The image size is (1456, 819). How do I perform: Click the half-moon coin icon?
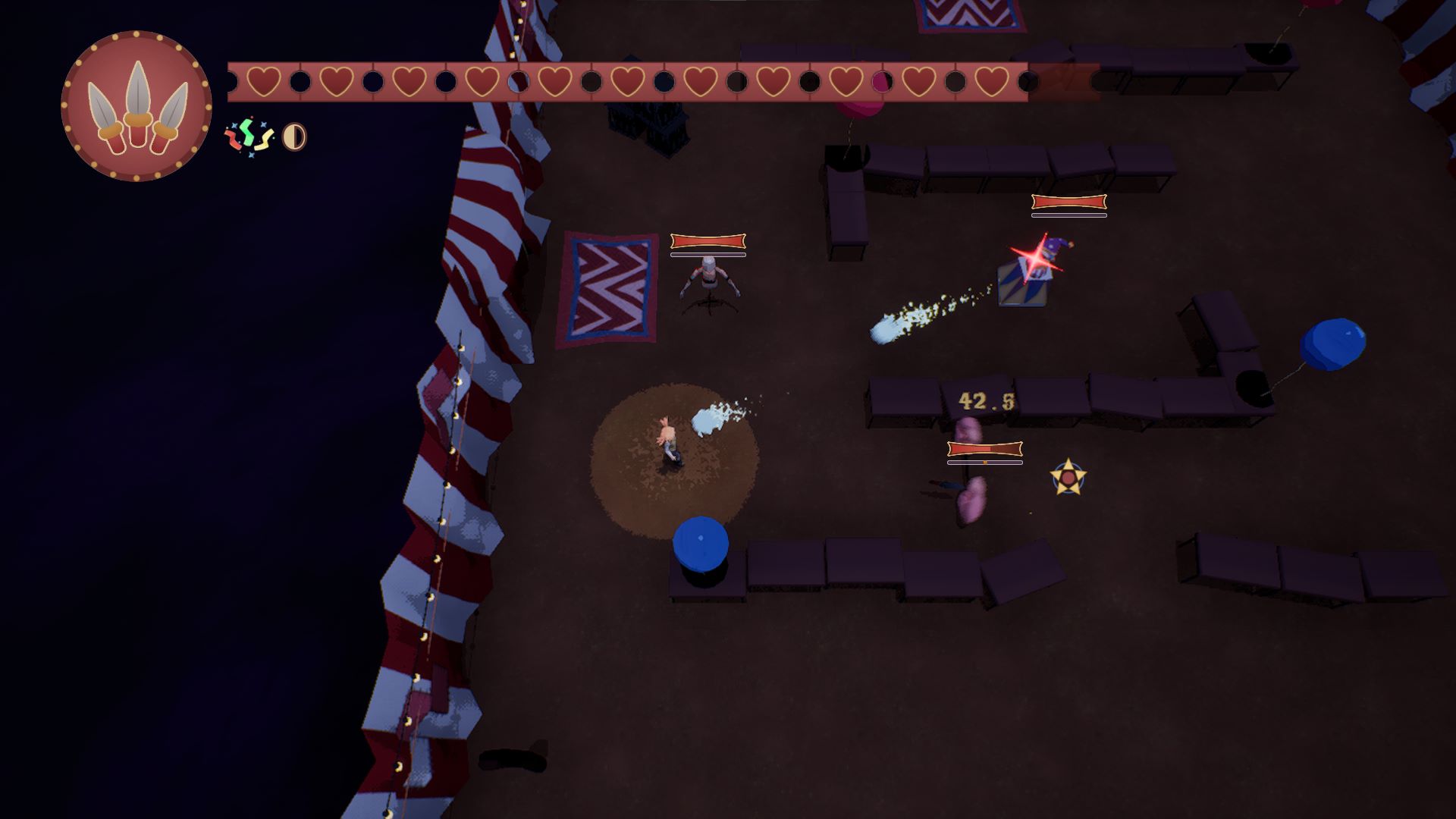[294, 137]
